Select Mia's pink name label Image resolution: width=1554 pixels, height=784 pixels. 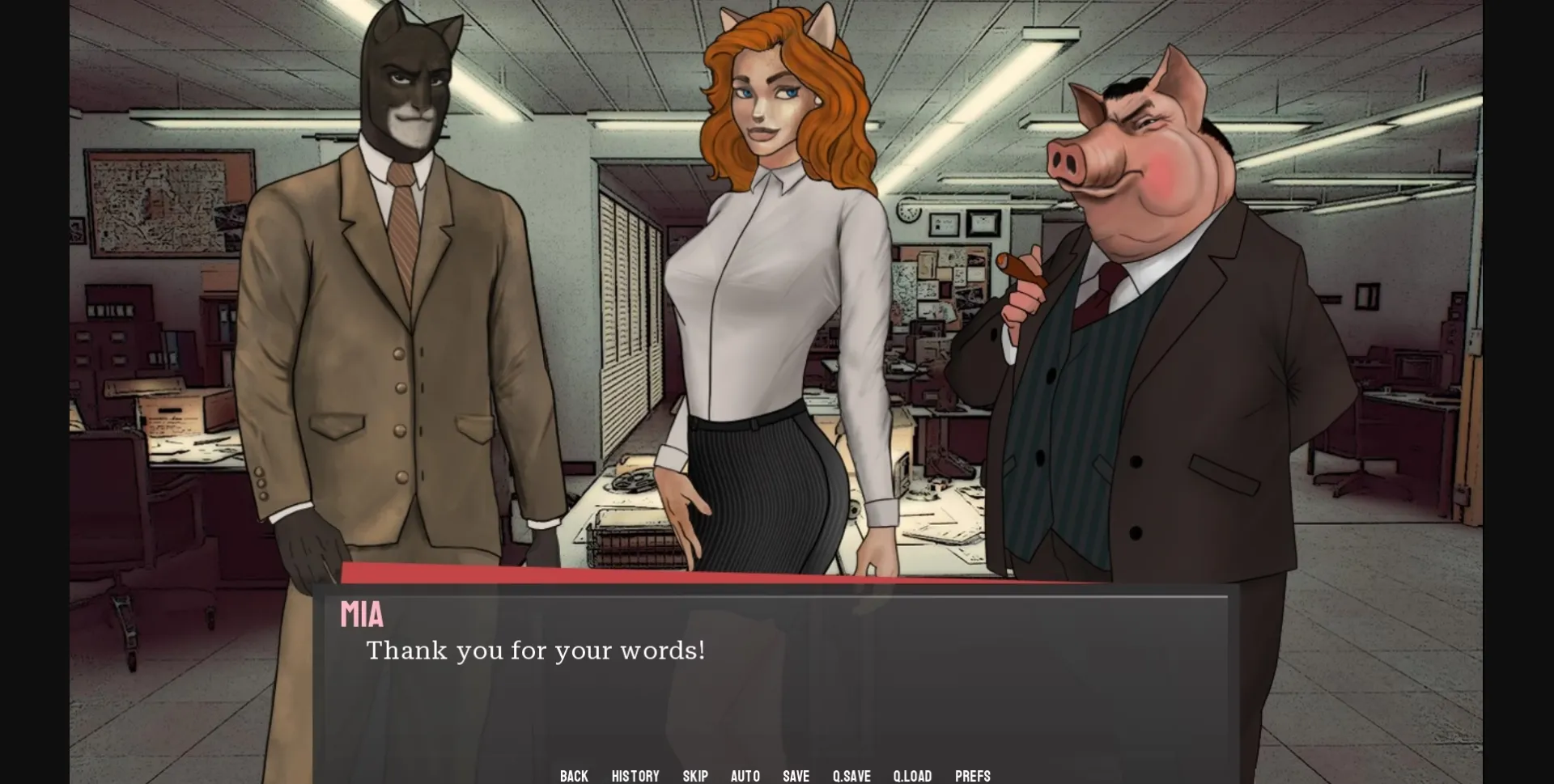tap(362, 614)
